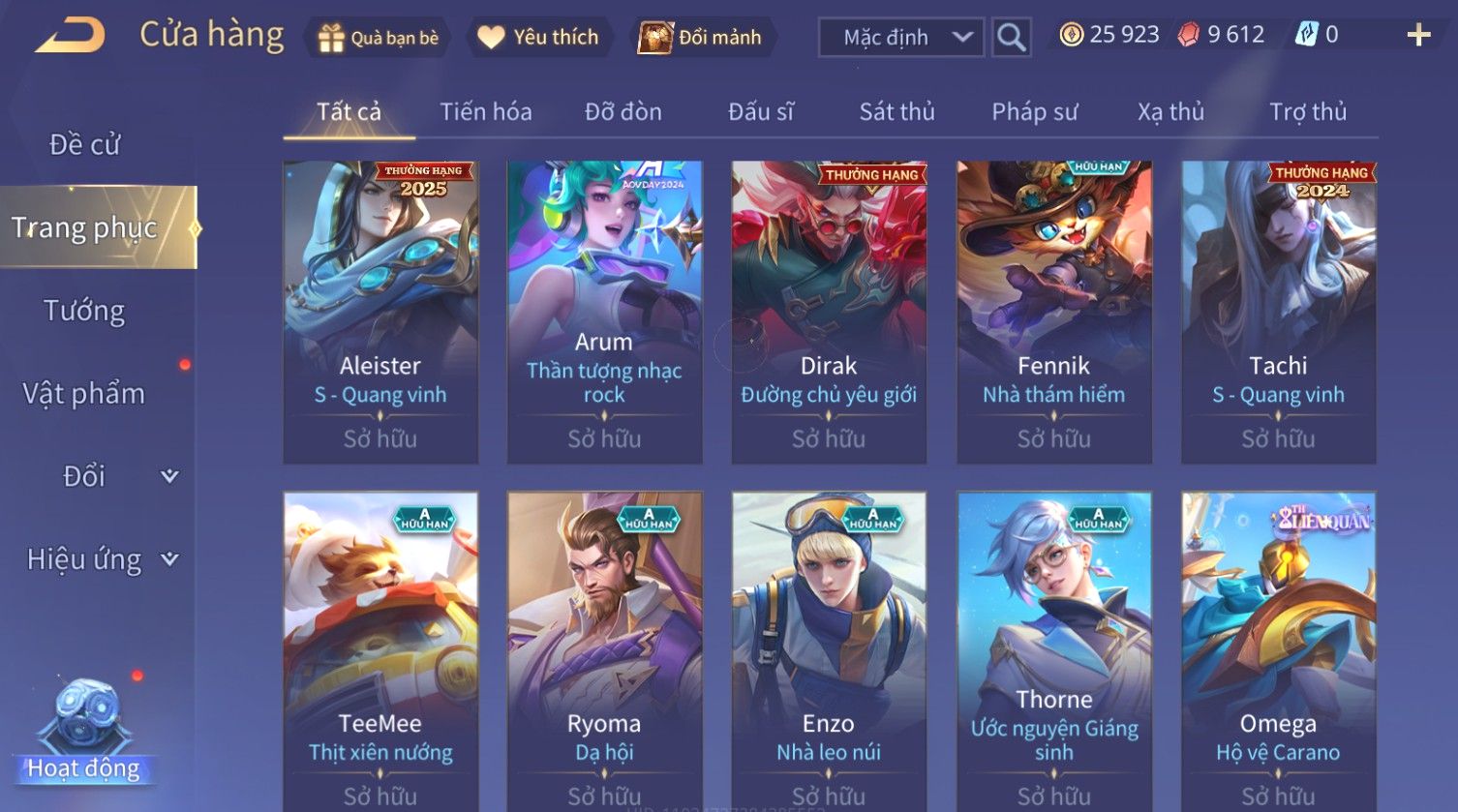Open the Trợ thủ tab
The image size is (1458, 812).
coord(1307,112)
